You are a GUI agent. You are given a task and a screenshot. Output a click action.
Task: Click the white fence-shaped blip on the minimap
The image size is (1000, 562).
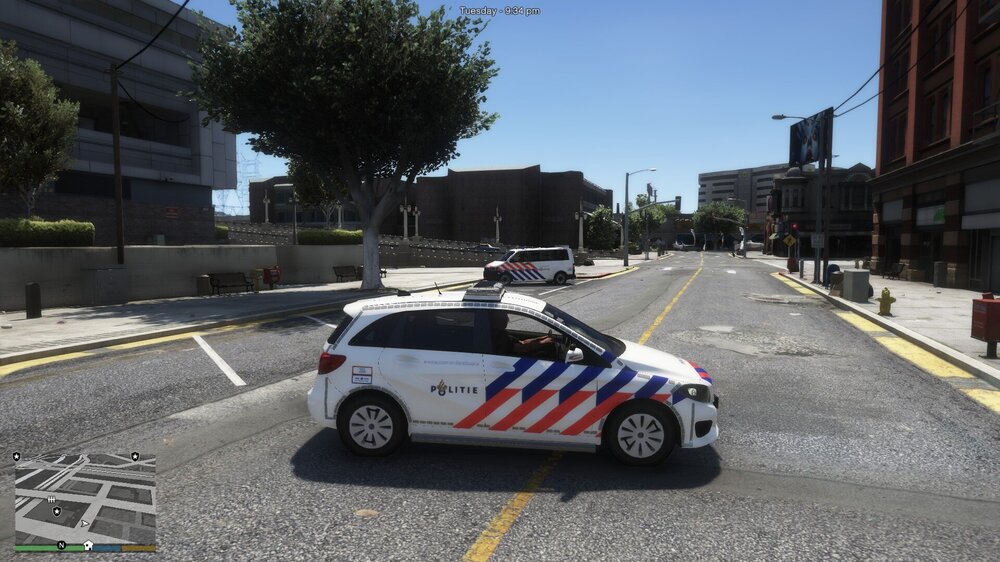(51, 498)
